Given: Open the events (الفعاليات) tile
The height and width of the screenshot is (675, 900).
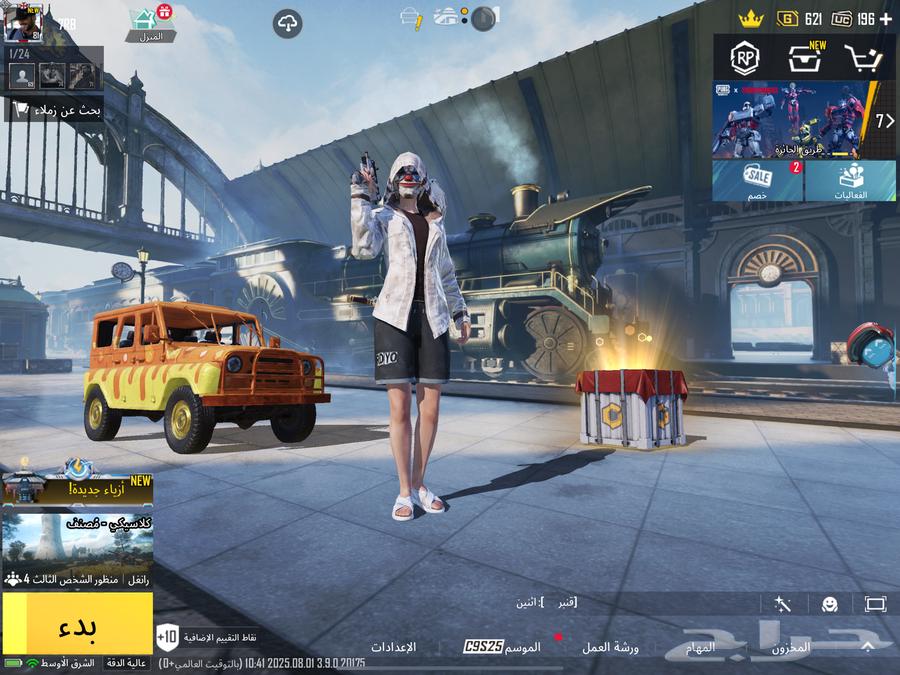Looking at the screenshot, I should coord(851,181).
